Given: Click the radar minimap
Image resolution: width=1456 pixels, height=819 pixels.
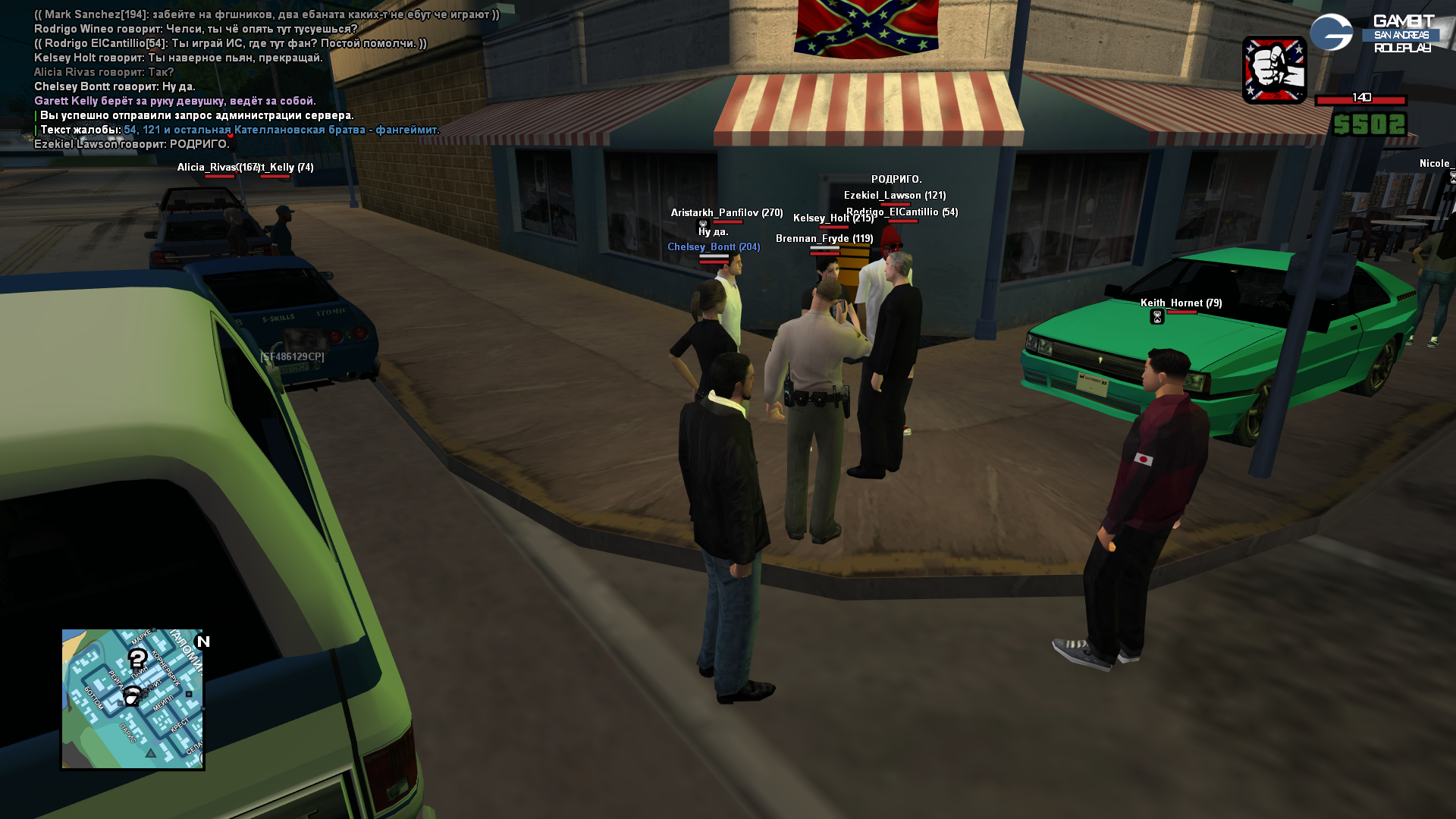Looking at the screenshot, I should 132,698.
